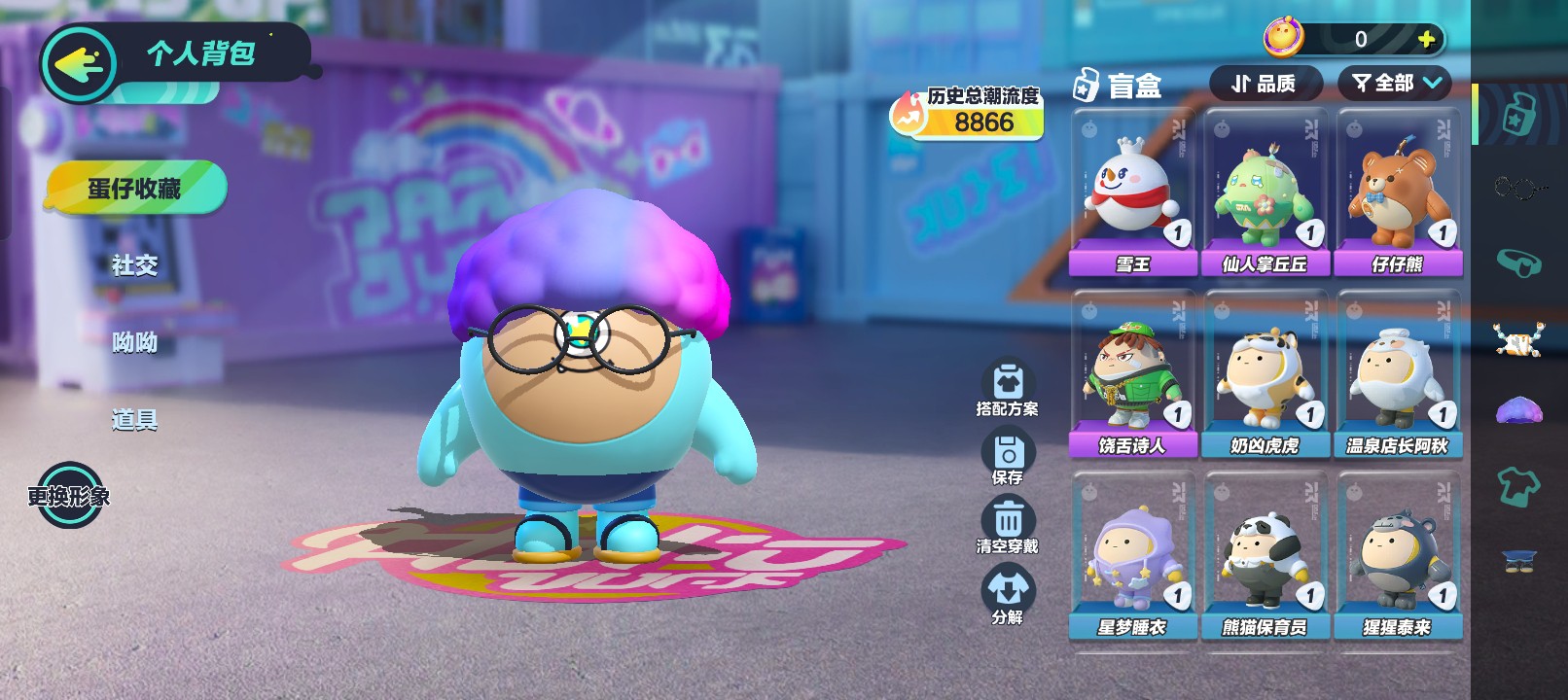
Task: Open 搭配方案 outfit presets
Action: (x=1008, y=388)
